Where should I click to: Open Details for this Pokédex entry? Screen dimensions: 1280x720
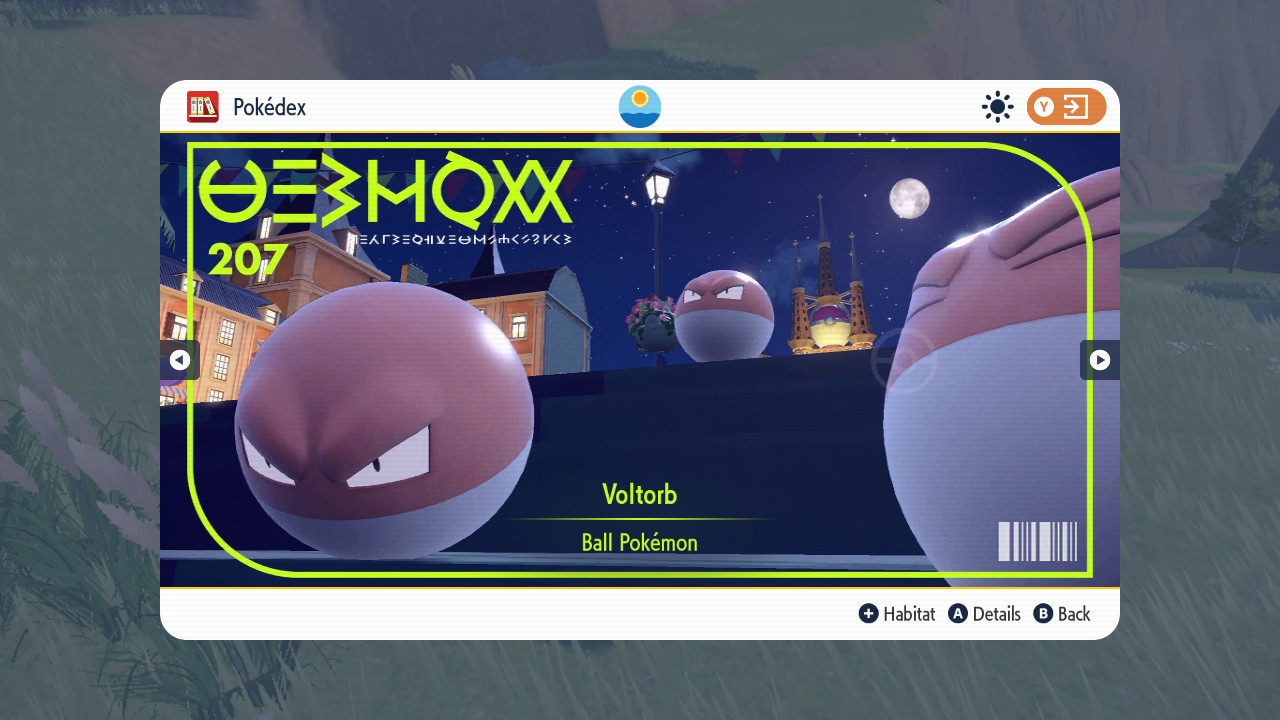pyautogui.click(x=996, y=614)
